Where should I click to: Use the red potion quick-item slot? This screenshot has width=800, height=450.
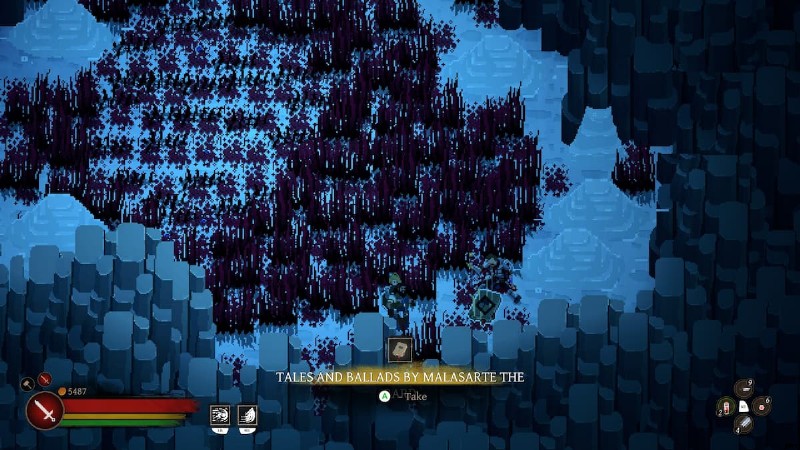click(x=726, y=407)
